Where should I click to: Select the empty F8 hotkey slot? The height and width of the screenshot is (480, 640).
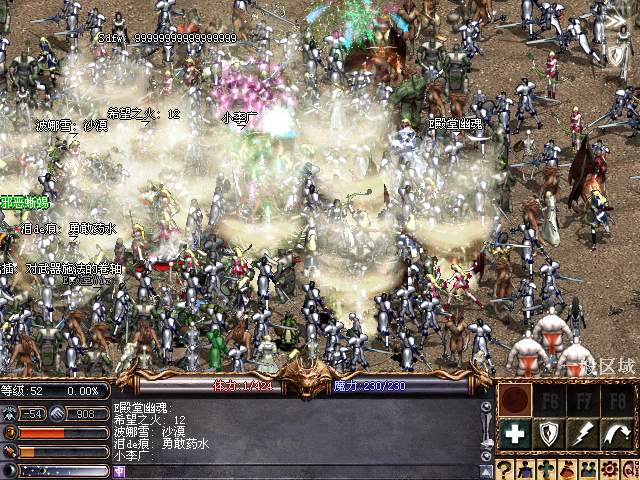click(617, 400)
